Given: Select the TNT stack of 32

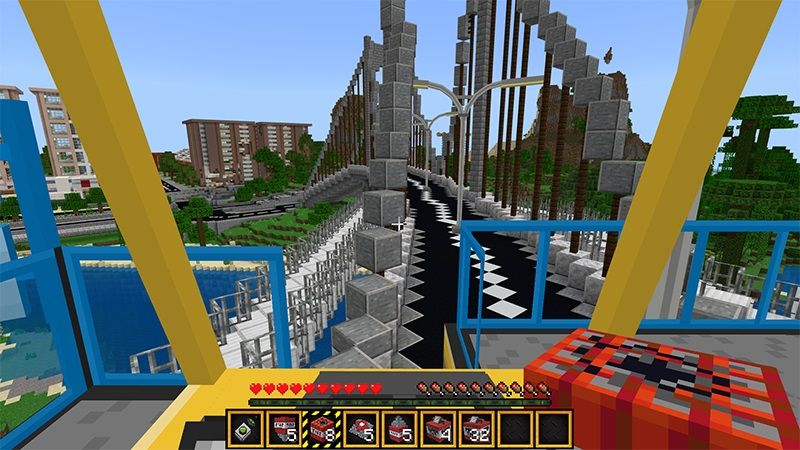Looking at the screenshot, I should pyautogui.click(x=475, y=428).
